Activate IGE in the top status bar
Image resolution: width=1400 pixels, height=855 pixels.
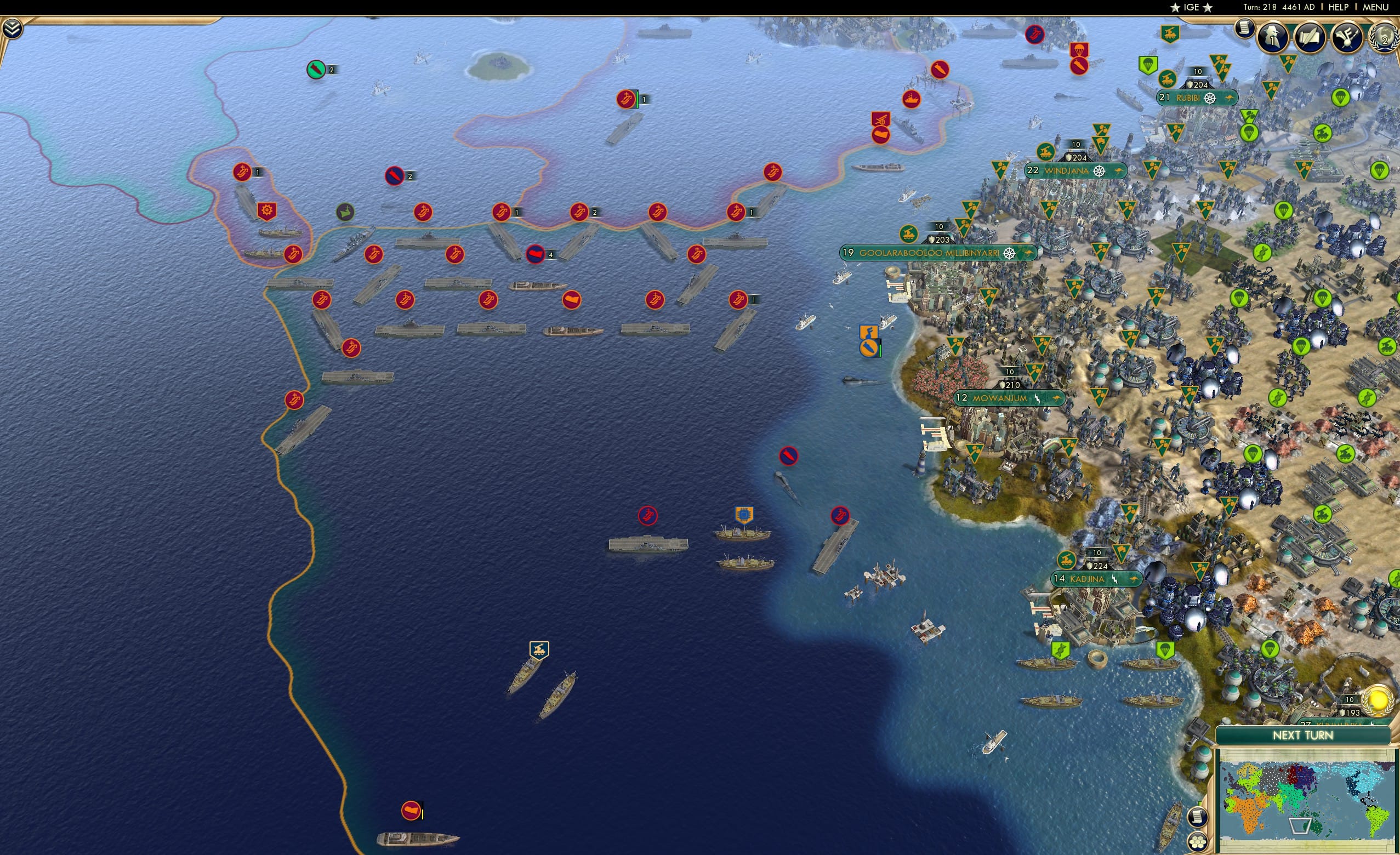[1191, 7]
